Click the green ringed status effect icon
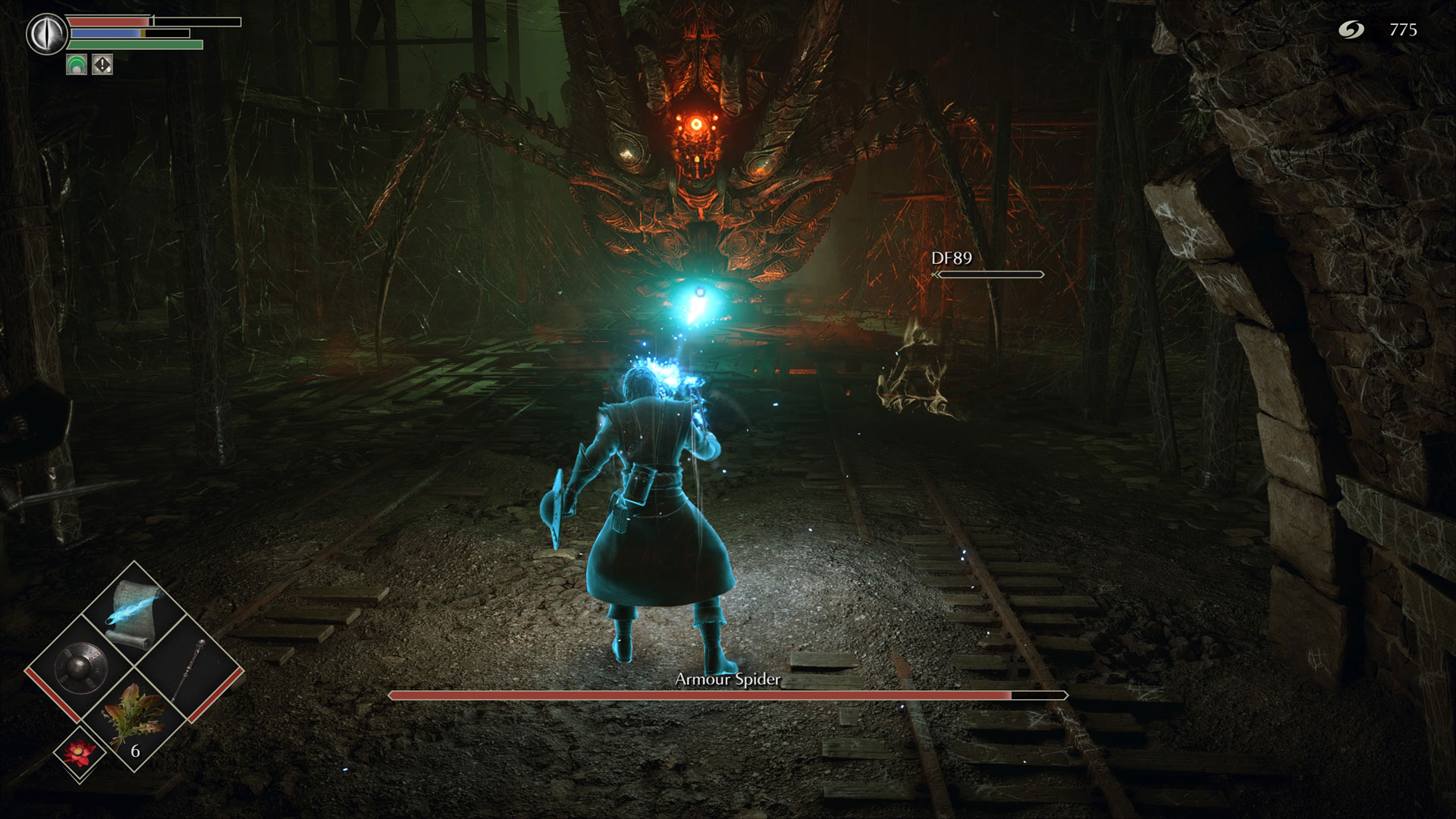Screen dimensions: 1456x819 [x=77, y=65]
